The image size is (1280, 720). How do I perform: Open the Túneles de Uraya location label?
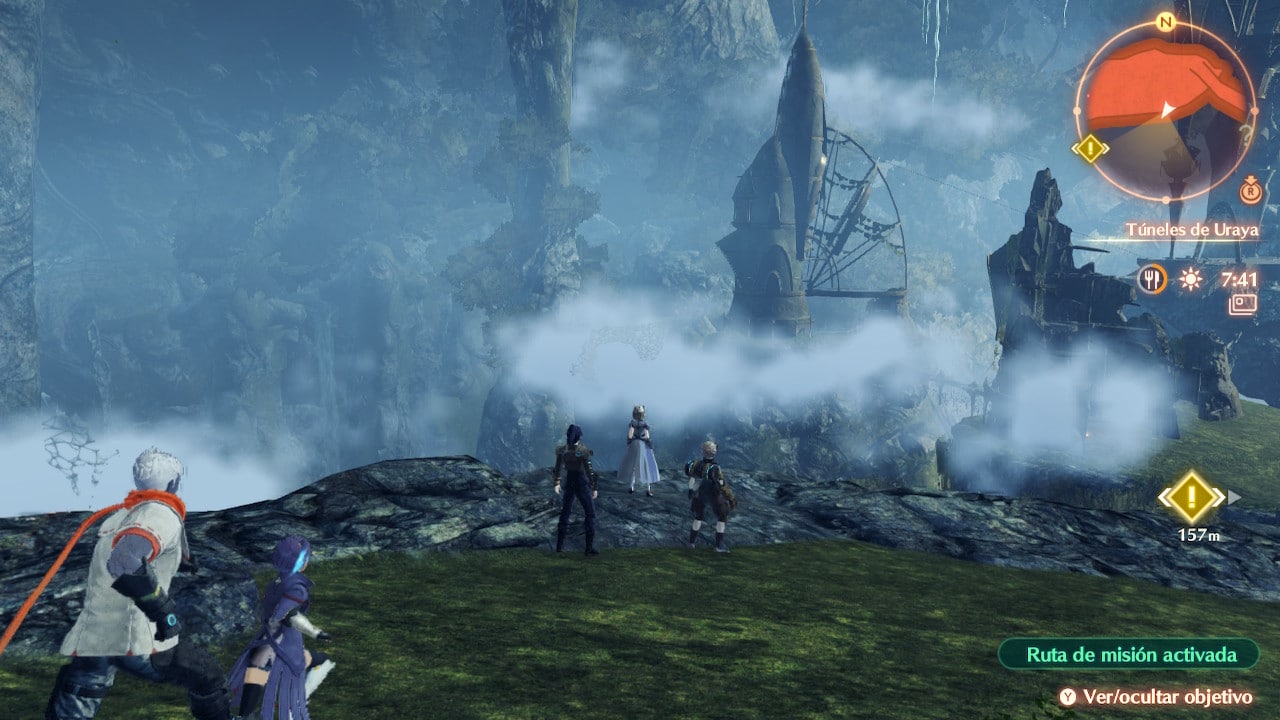(x=1192, y=230)
